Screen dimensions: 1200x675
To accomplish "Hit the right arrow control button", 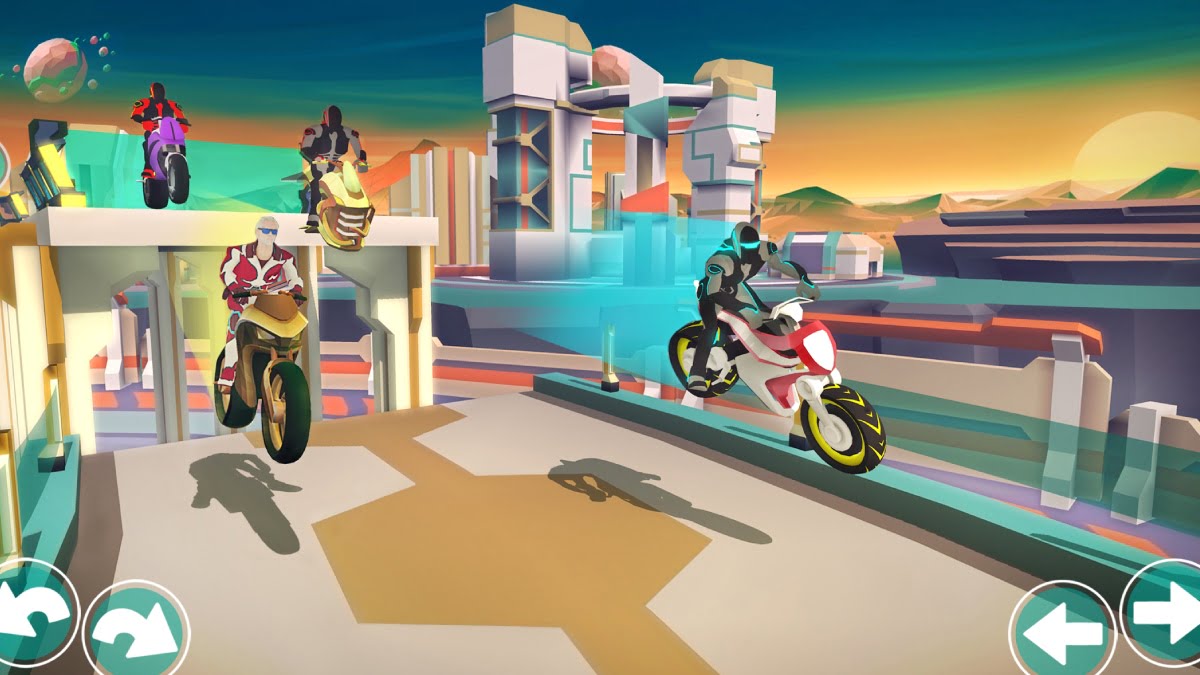I will (1165, 612).
